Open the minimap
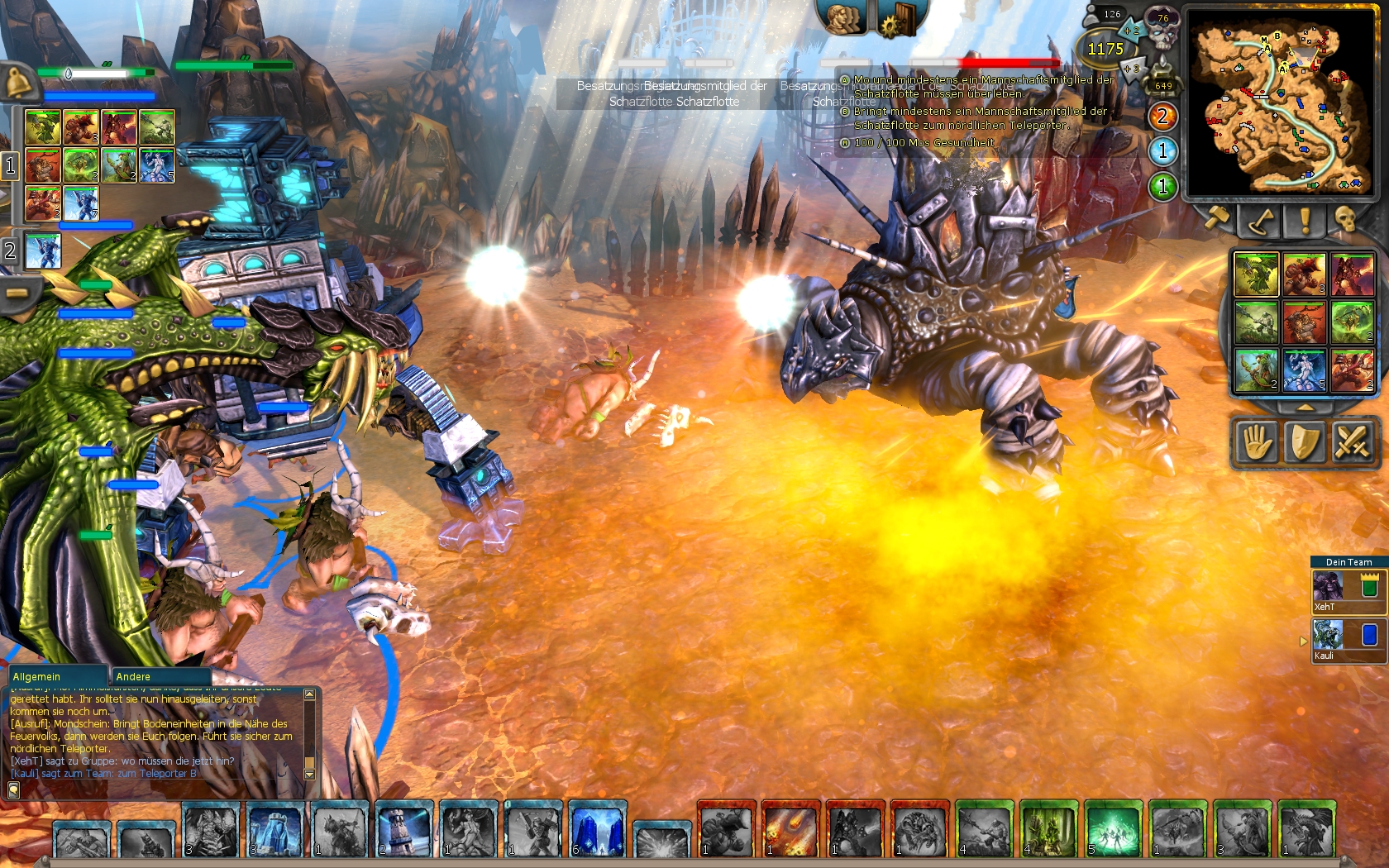 [1280, 103]
